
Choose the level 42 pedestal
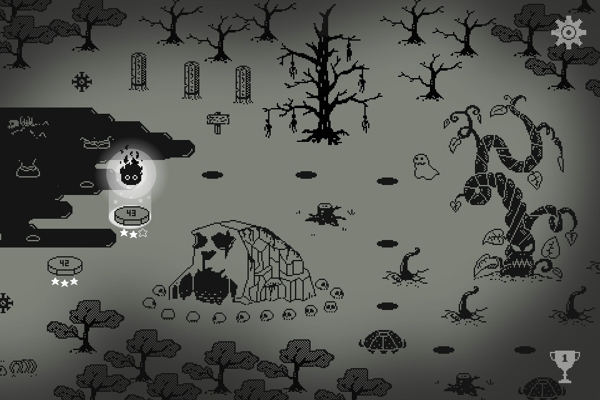coord(64,266)
